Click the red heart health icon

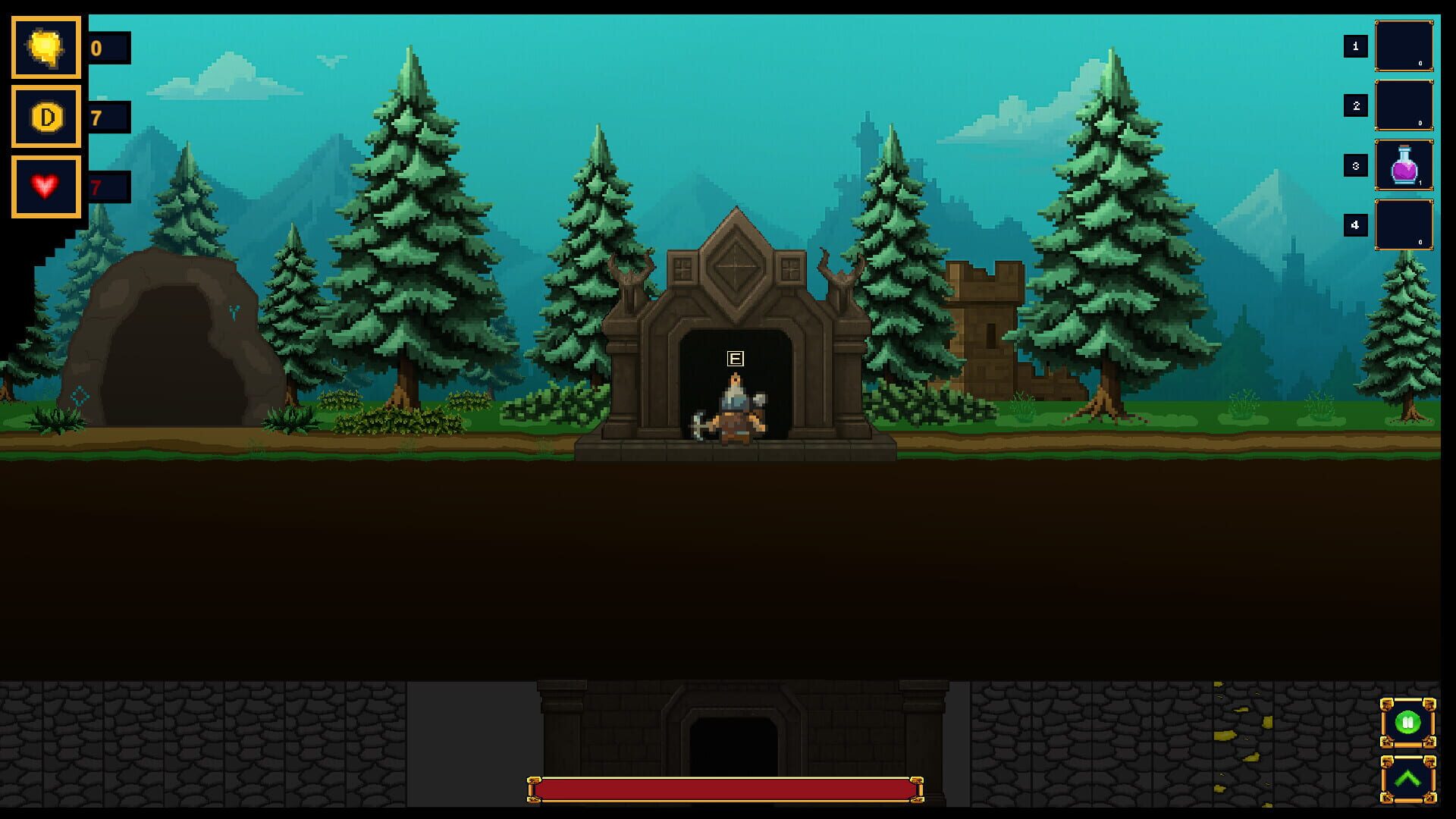[x=45, y=184]
